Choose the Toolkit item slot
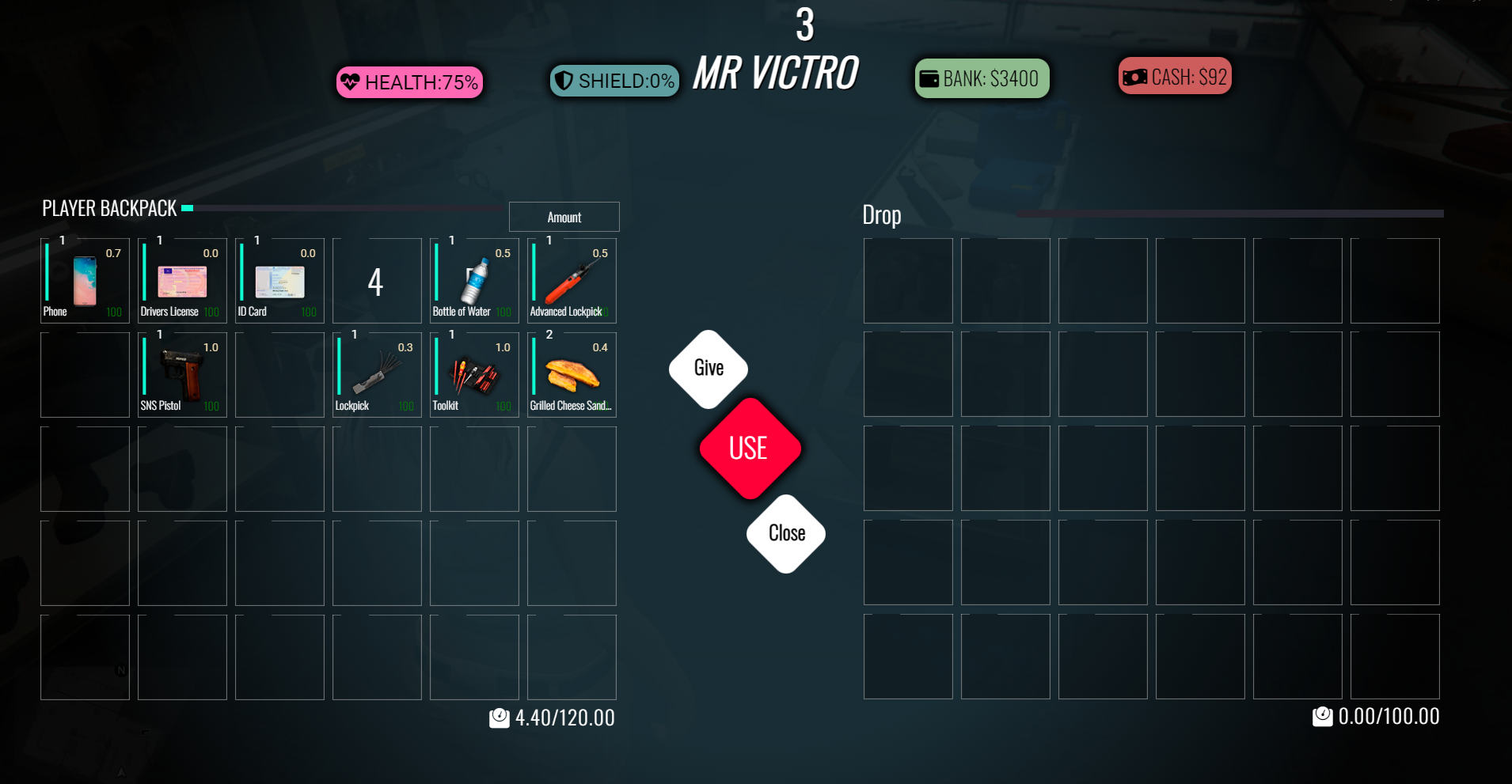The image size is (1512, 784). click(x=474, y=375)
